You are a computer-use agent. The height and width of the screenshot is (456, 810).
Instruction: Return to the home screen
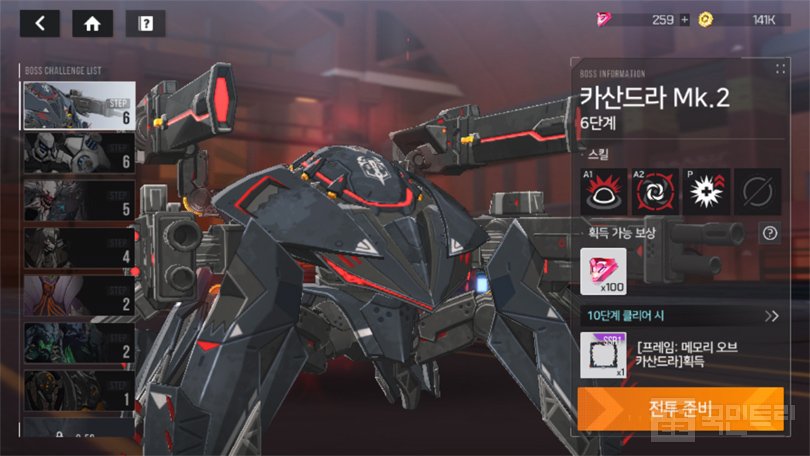coord(92,24)
